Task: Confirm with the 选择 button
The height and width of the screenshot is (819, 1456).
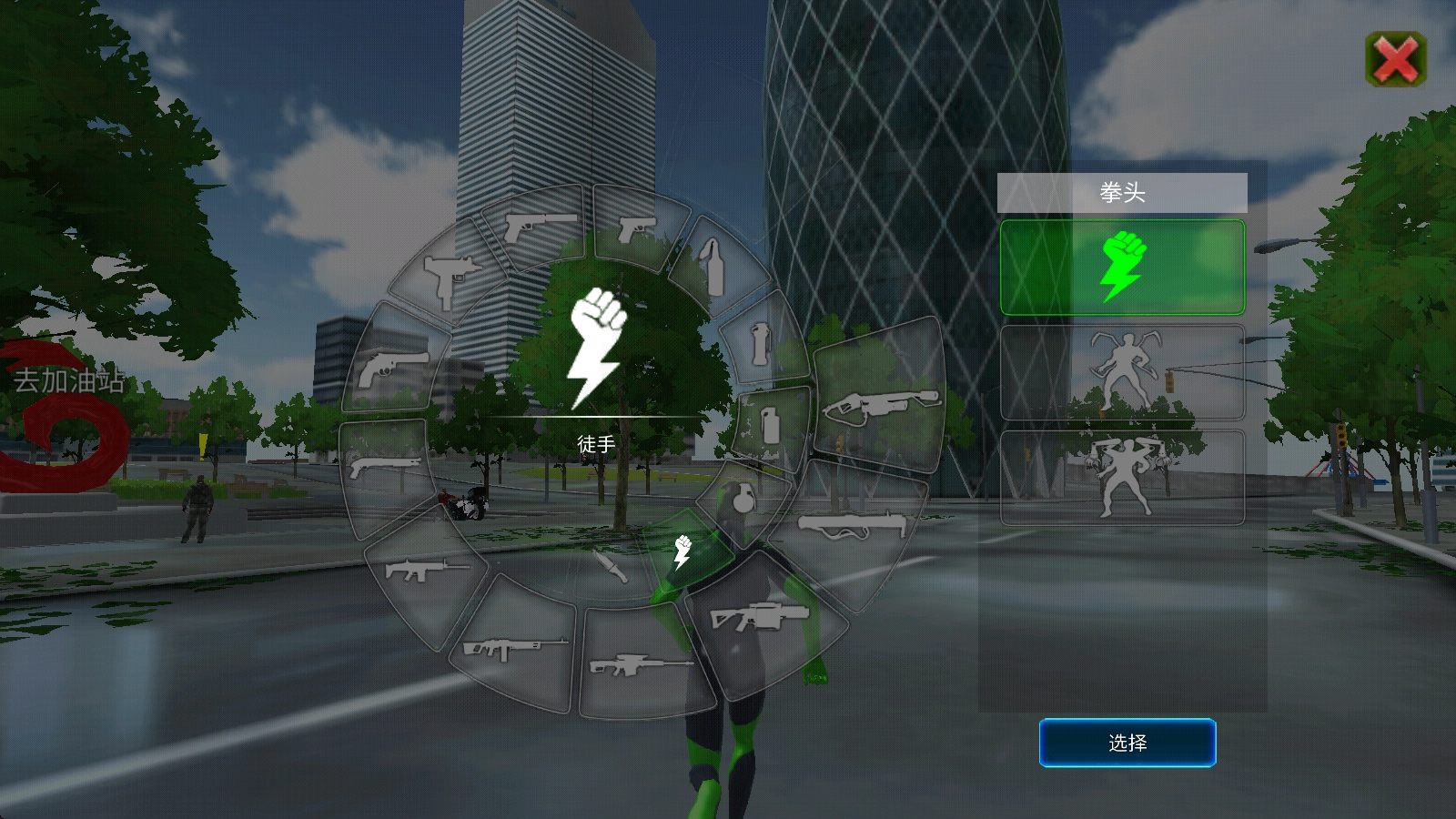Action: 1127,743
